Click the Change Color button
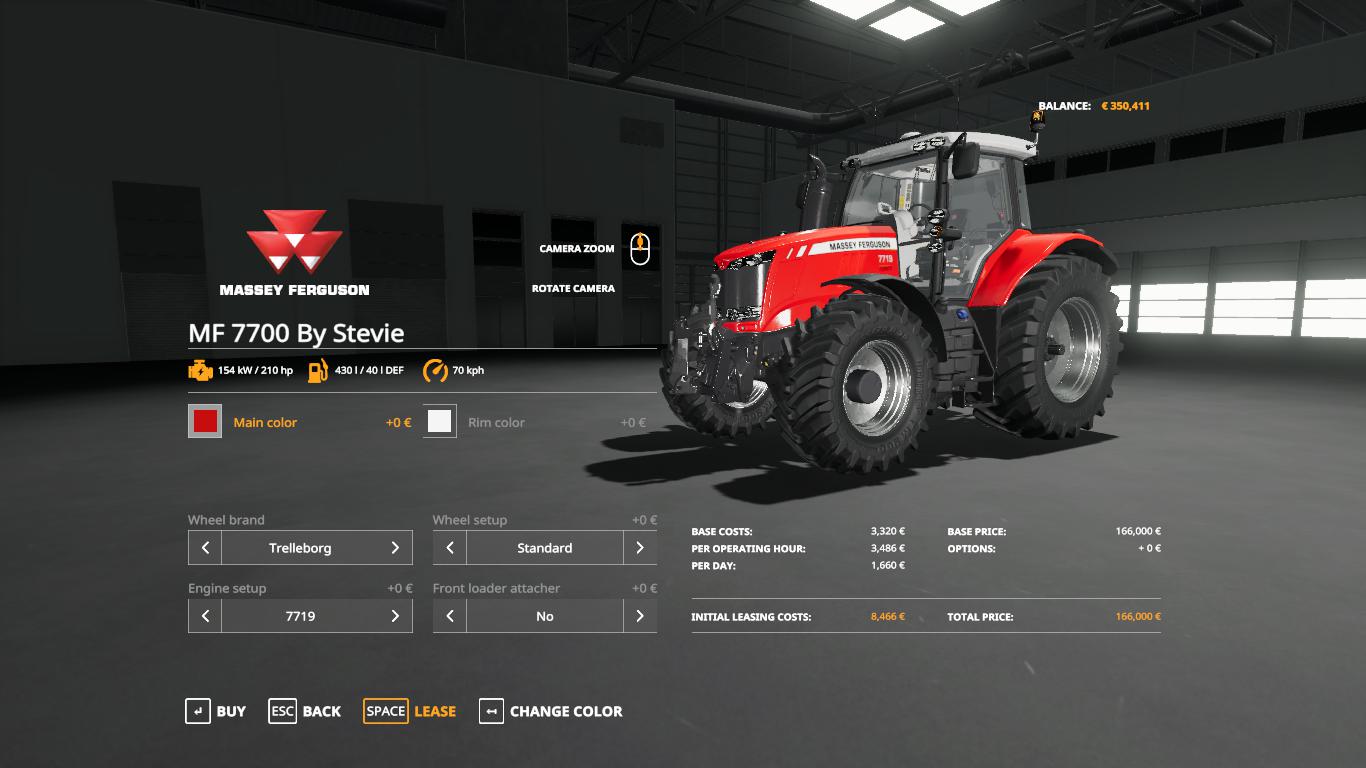Image resolution: width=1366 pixels, height=768 pixels. tap(551, 711)
